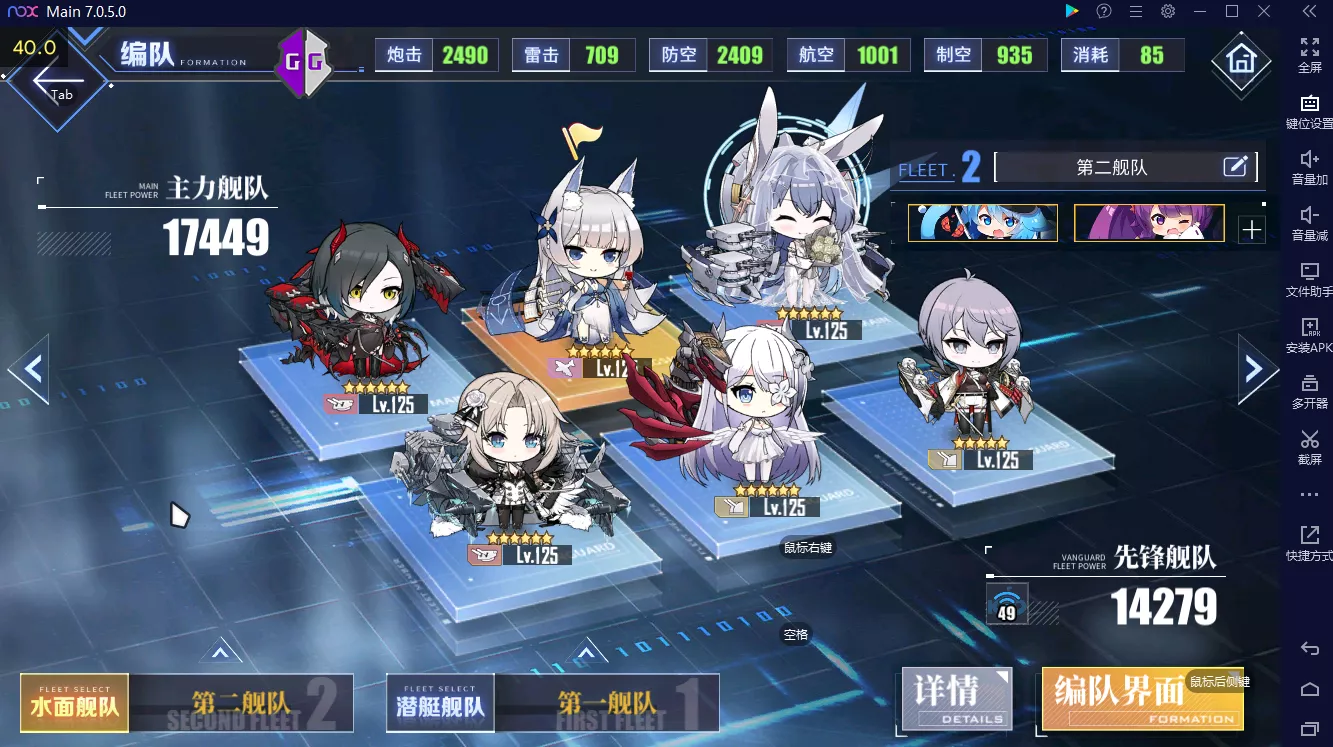Select the purple-haired commander cat portrait

coord(1148,223)
